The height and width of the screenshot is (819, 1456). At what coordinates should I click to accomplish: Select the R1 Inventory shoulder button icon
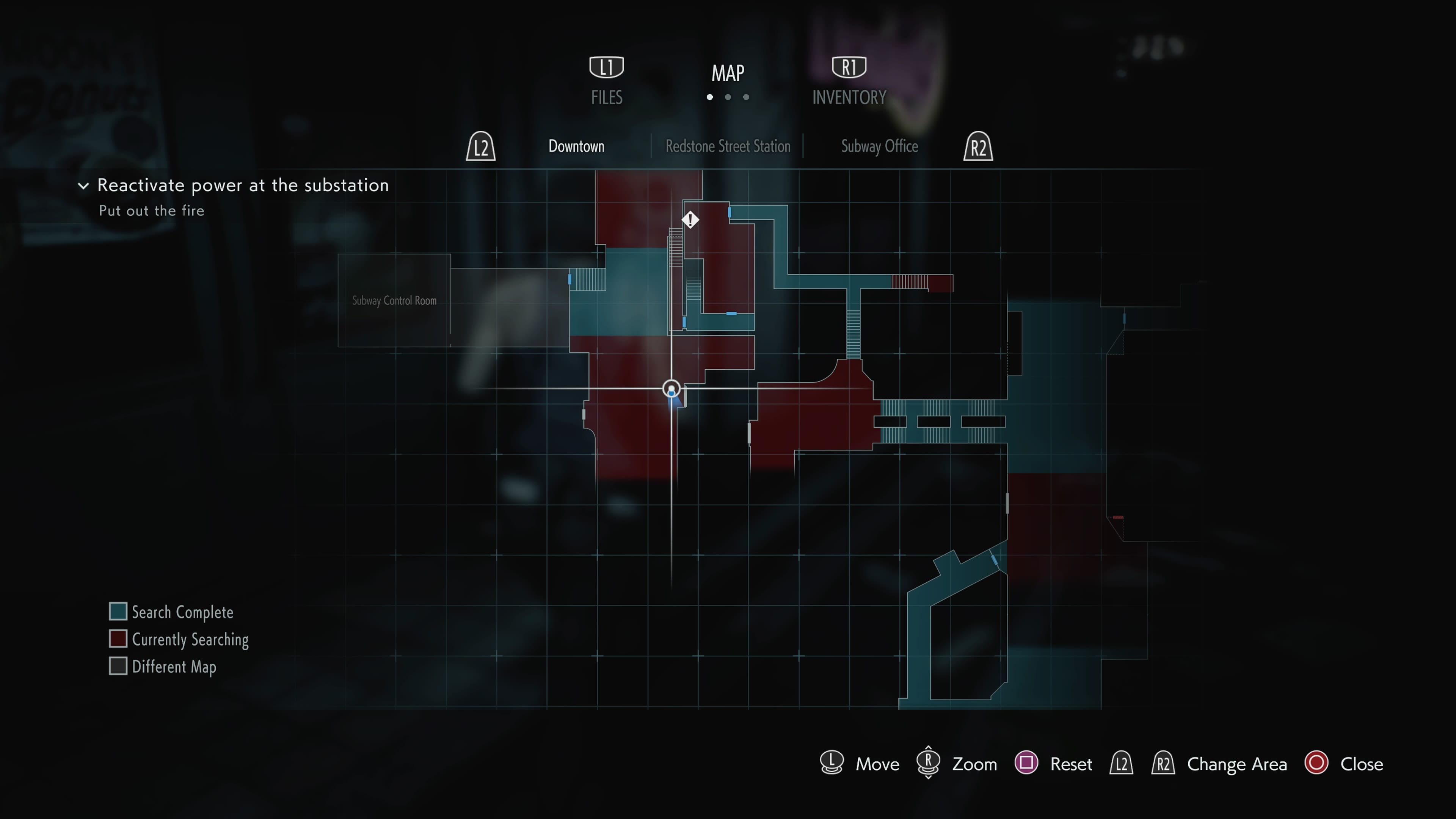coord(849,66)
